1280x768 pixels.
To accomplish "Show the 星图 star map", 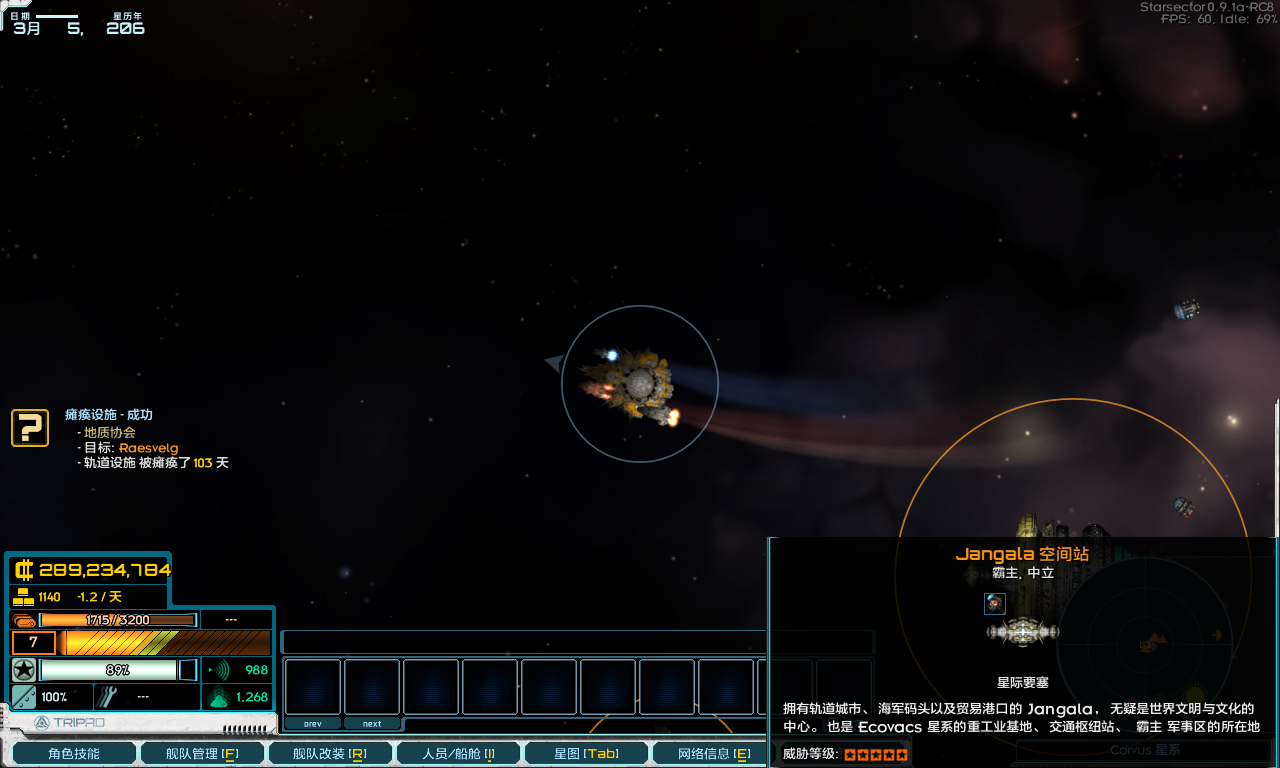I will coord(586,753).
